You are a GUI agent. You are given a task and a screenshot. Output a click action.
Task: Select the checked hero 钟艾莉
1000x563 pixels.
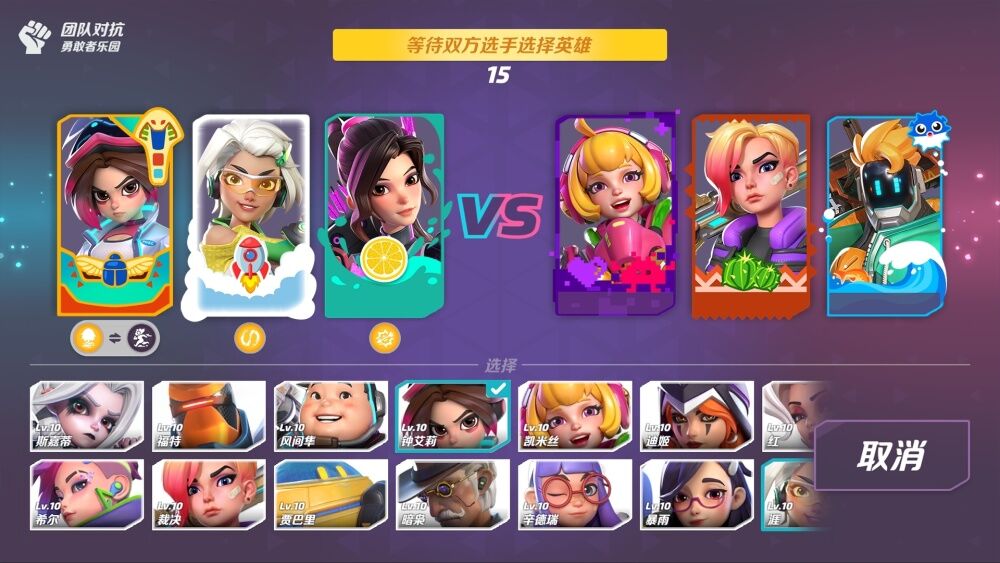click(453, 416)
